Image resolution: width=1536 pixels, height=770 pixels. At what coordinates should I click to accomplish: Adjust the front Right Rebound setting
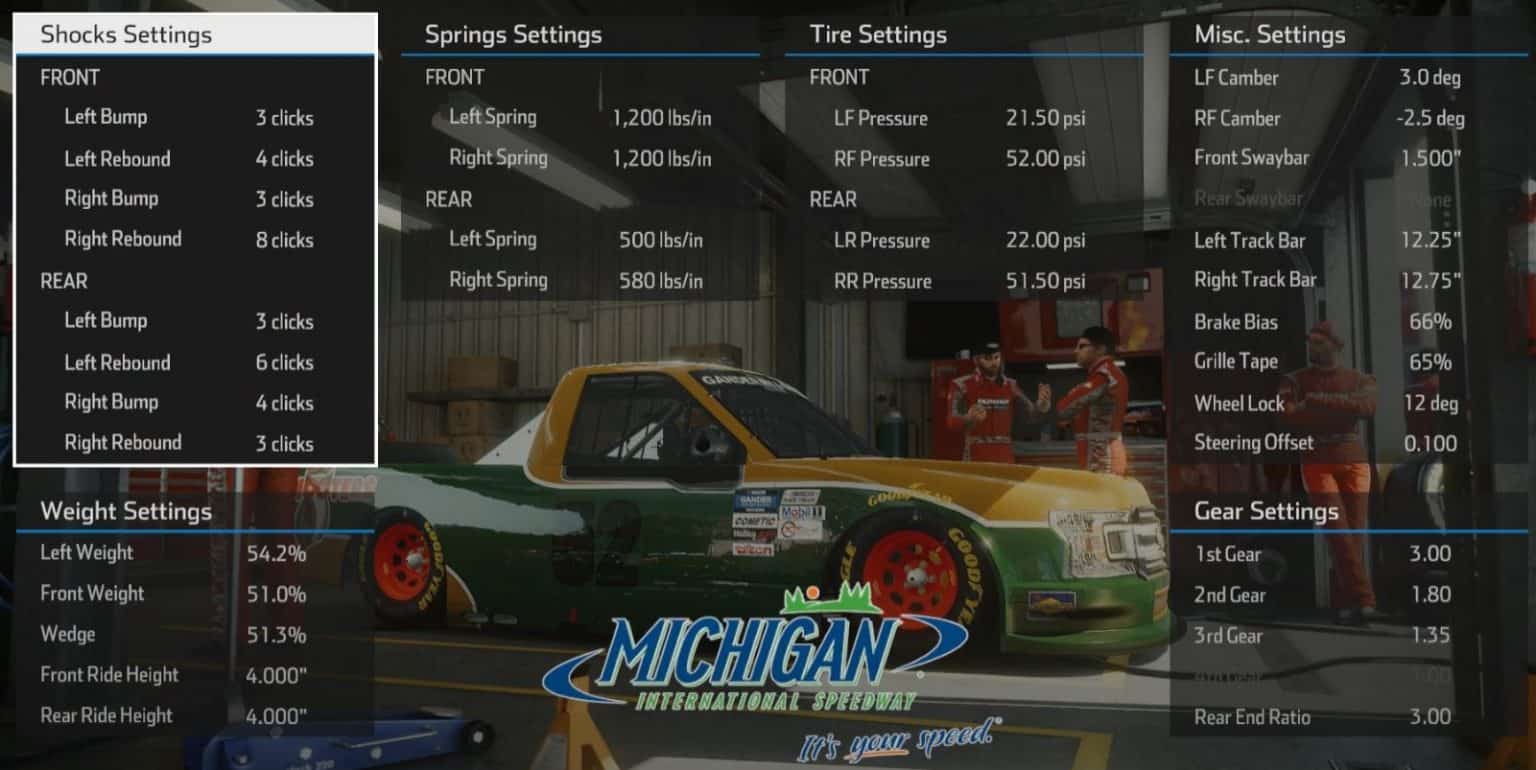tap(283, 240)
